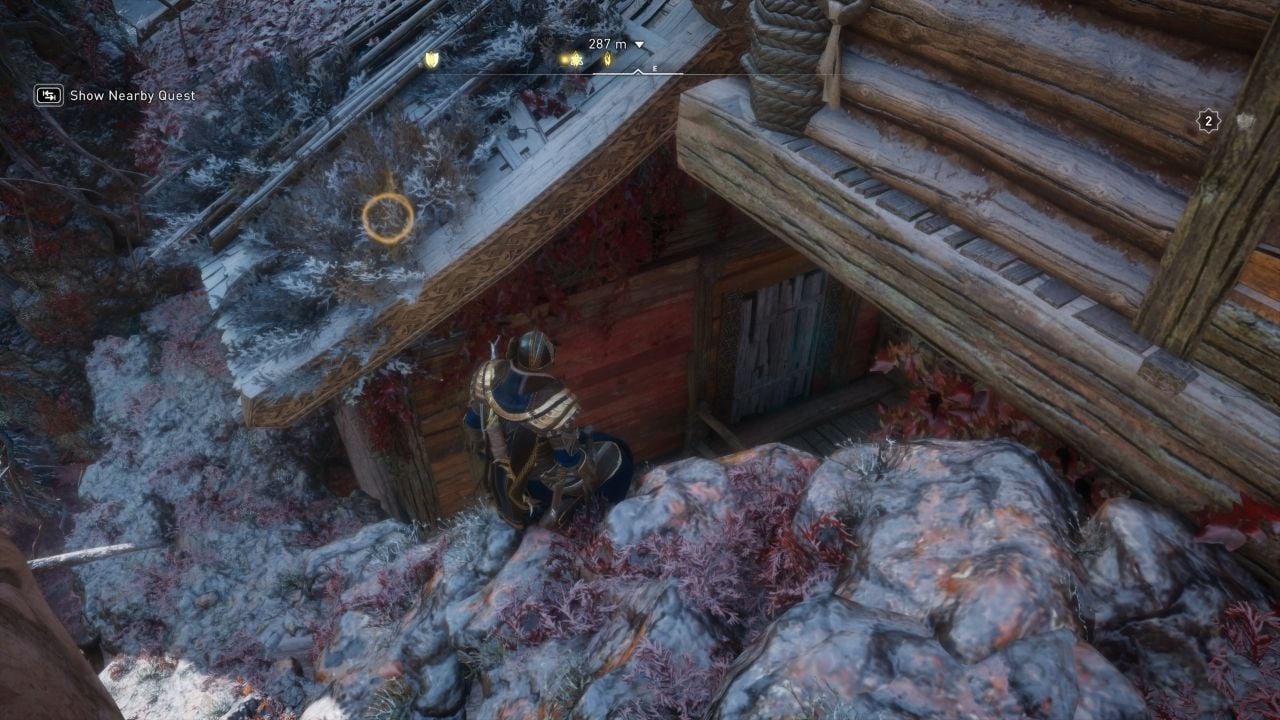The image size is (1280, 720).
Task: Click the orange ring waypoint marker
Action: click(x=388, y=218)
